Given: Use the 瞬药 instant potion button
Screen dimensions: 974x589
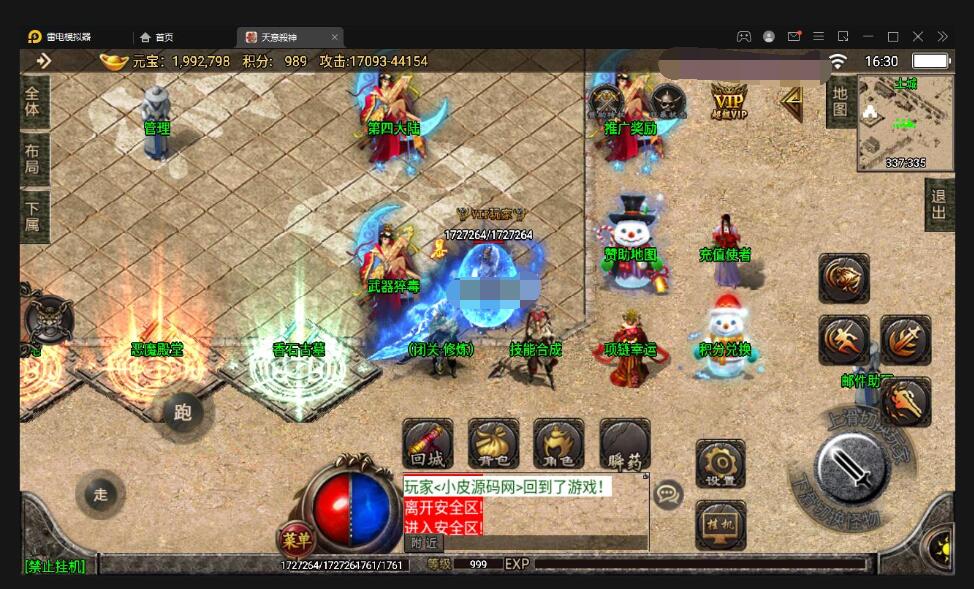Looking at the screenshot, I should pos(624,443).
